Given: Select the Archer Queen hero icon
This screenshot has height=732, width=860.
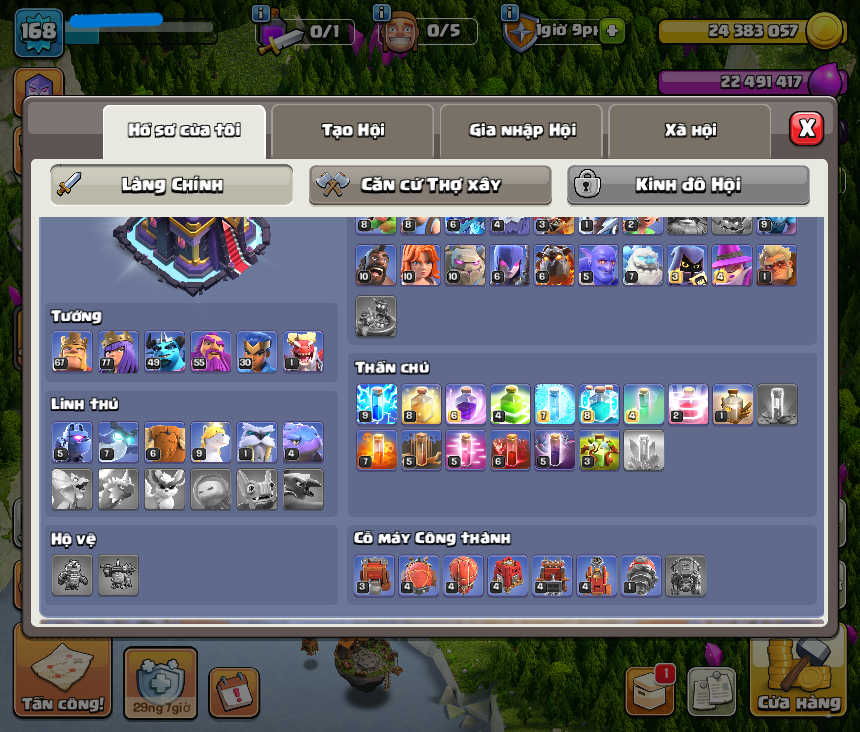Looking at the screenshot, I should (x=118, y=352).
